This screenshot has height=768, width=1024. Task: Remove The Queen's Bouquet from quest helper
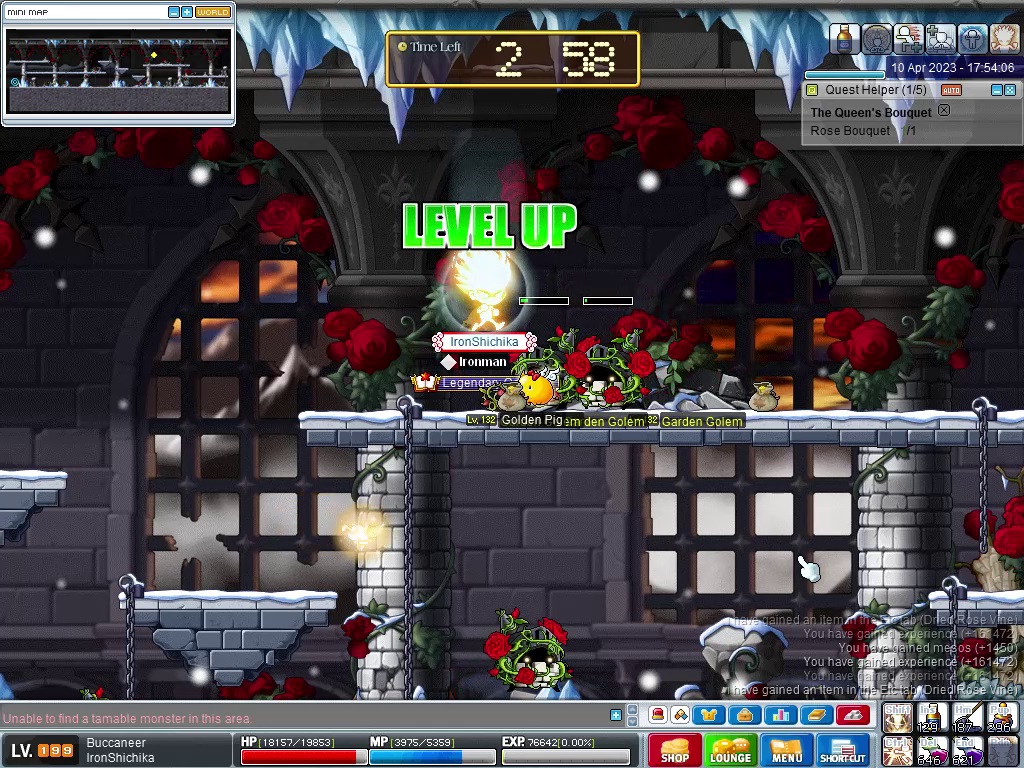[x=943, y=111]
